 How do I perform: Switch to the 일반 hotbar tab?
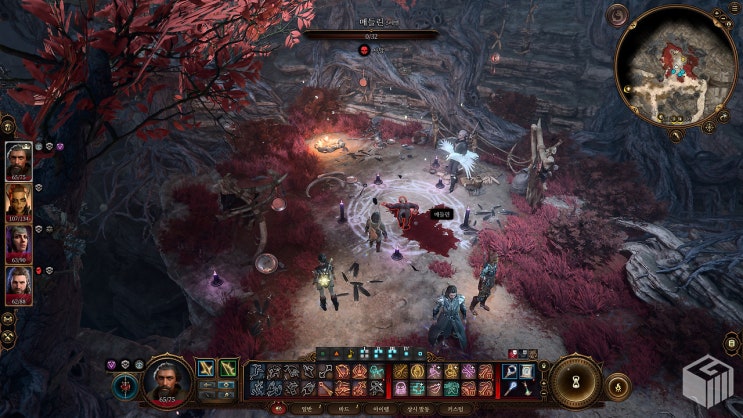[x=306, y=409]
